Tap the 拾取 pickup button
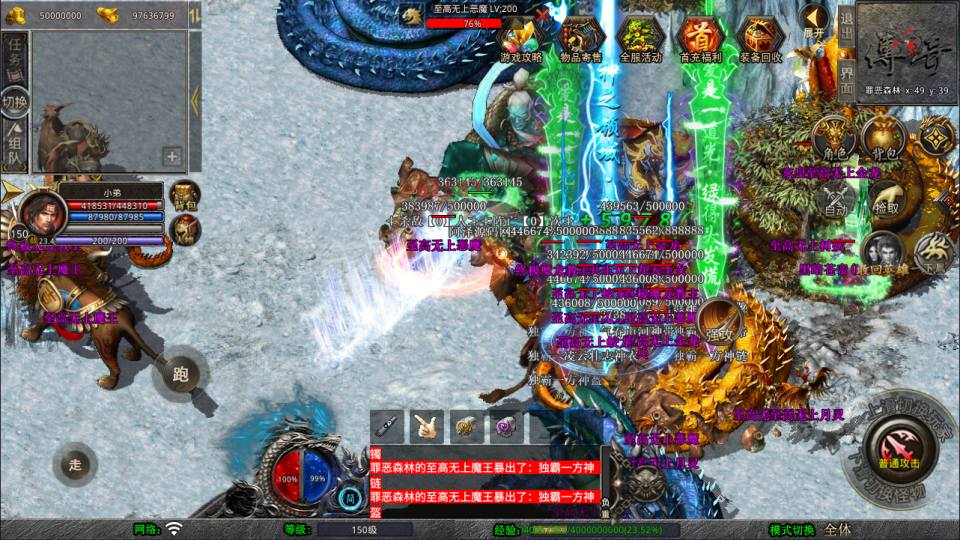The image size is (960, 540). tap(885, 198)
